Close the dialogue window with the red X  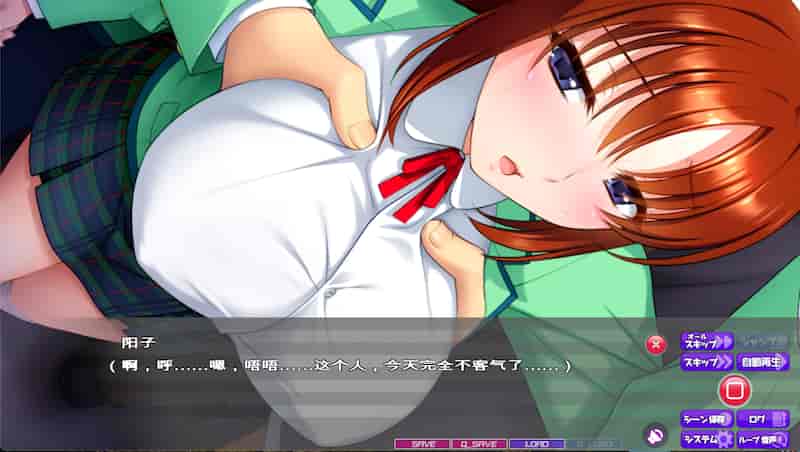656,345
